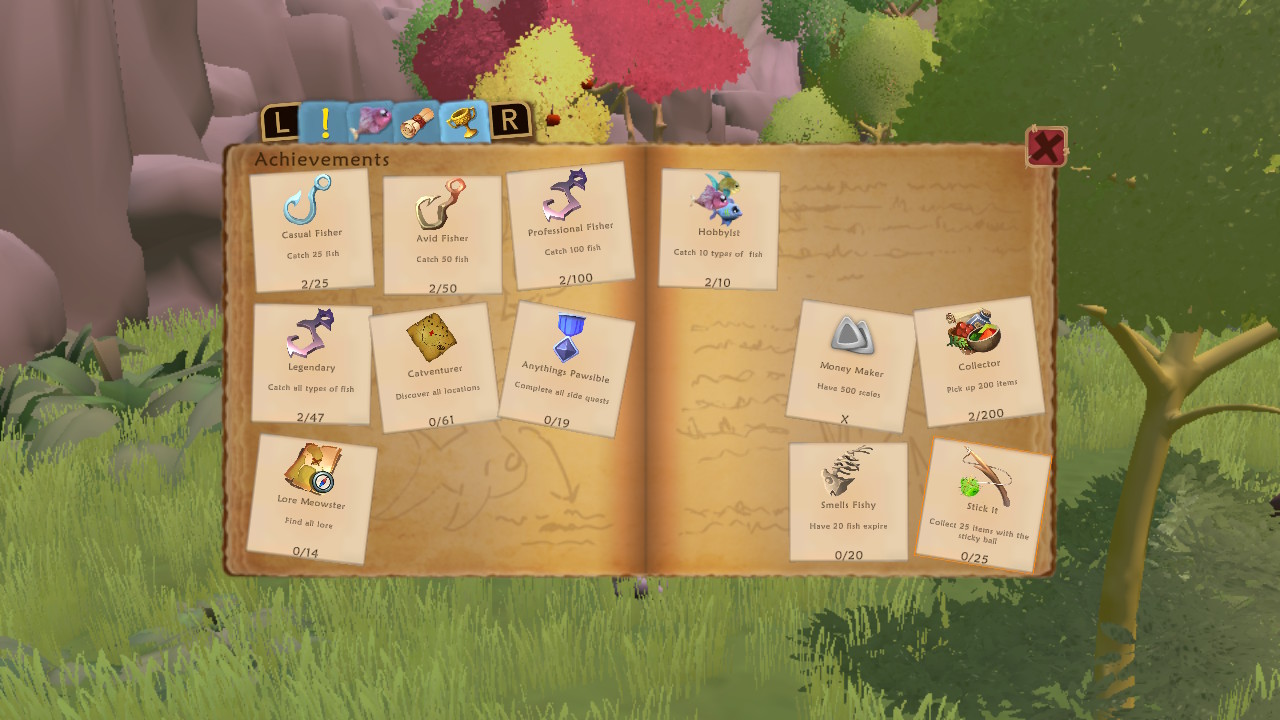Select the Legendary achievement card

[x=313, y=365]
